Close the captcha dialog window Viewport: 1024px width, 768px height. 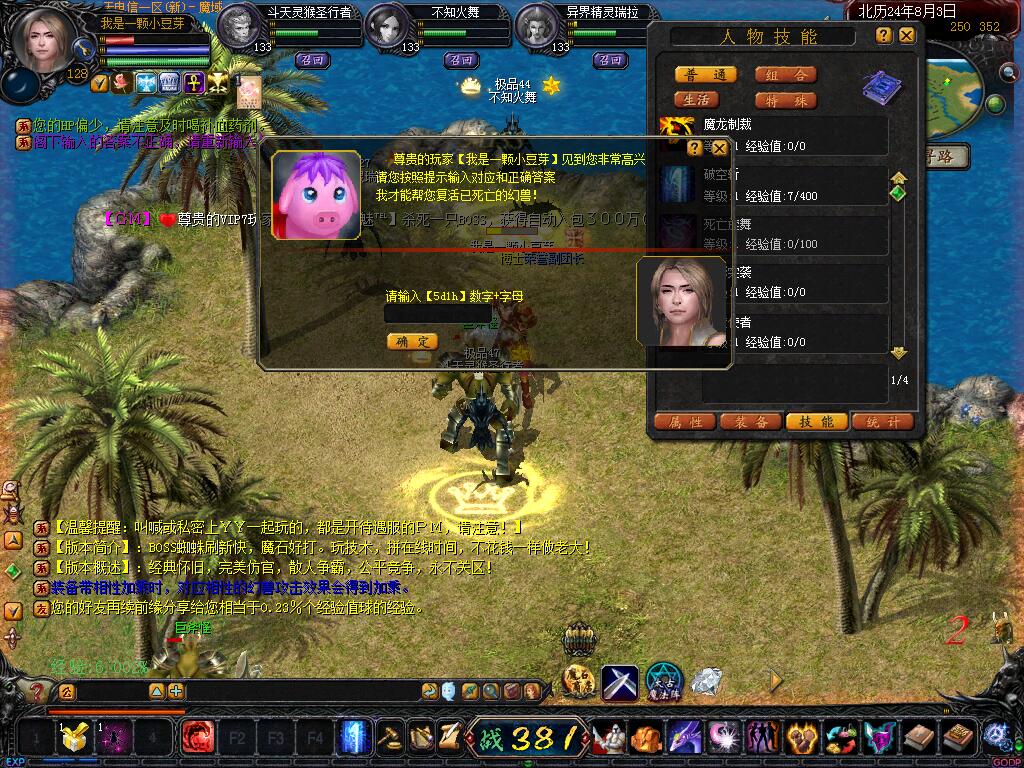pyautogui.click(x=719, y=148)
